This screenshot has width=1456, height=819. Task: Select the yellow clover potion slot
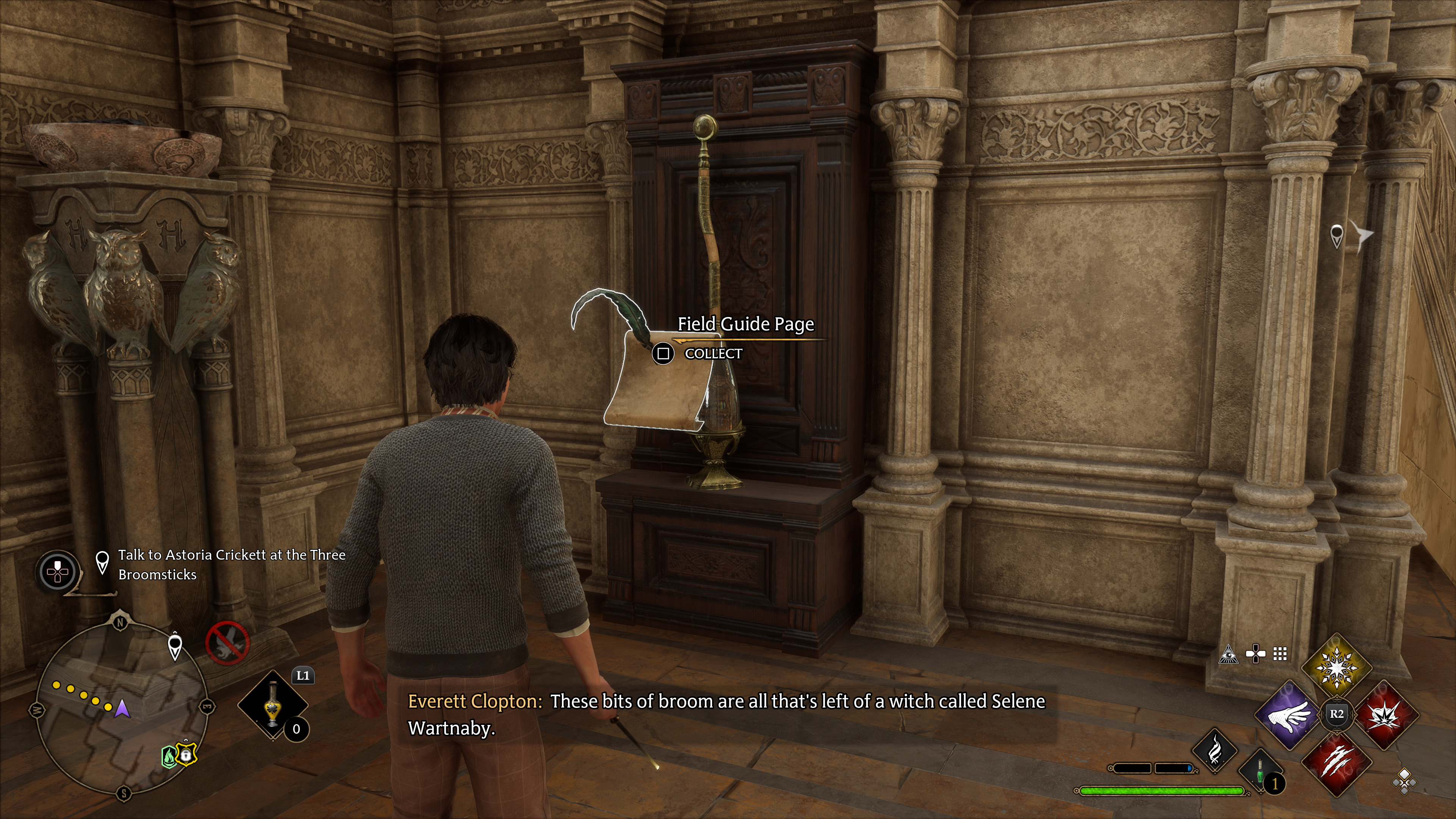[273, 704]
